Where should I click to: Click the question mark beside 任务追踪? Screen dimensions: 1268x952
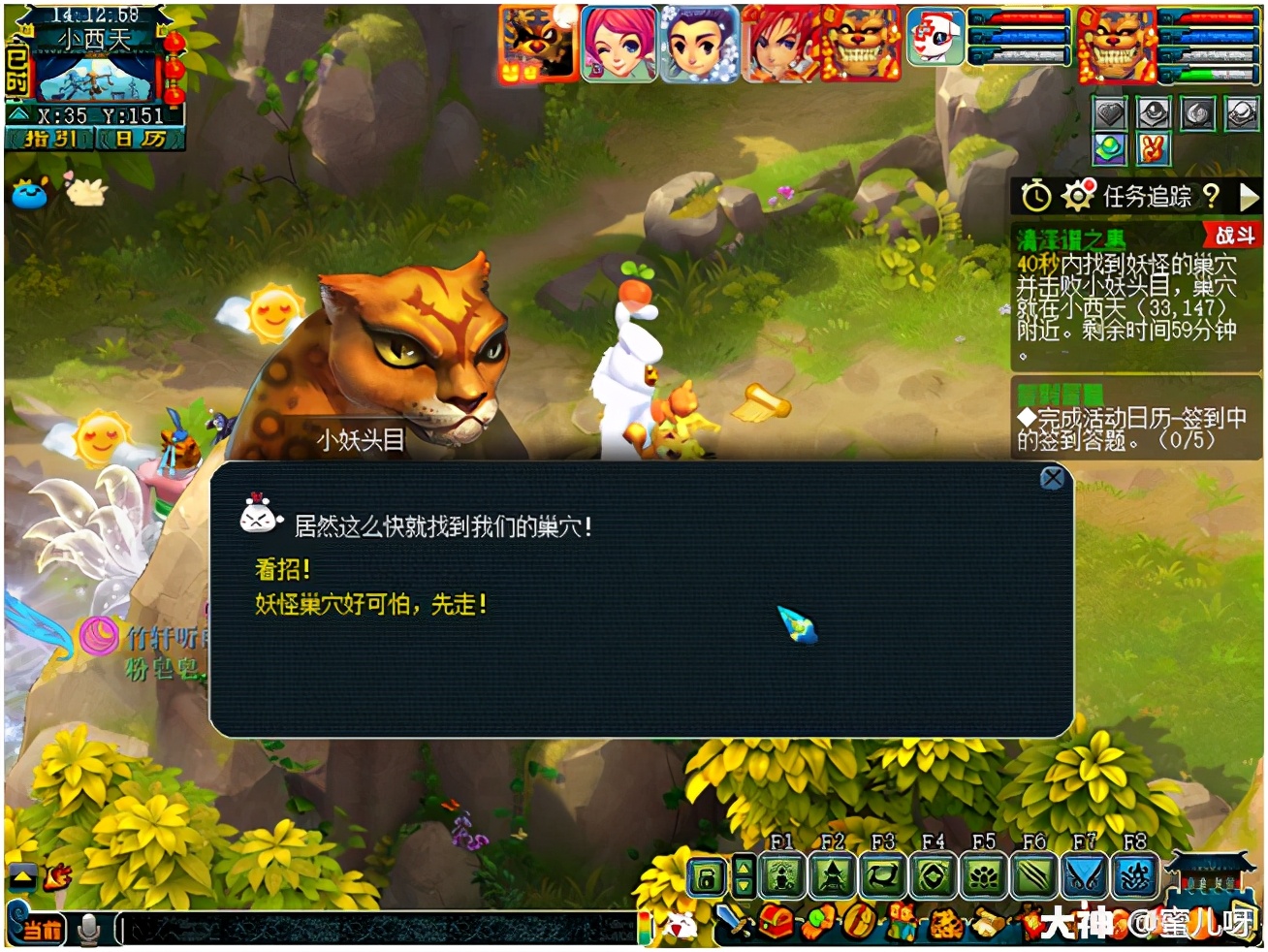coord(1211,196)
